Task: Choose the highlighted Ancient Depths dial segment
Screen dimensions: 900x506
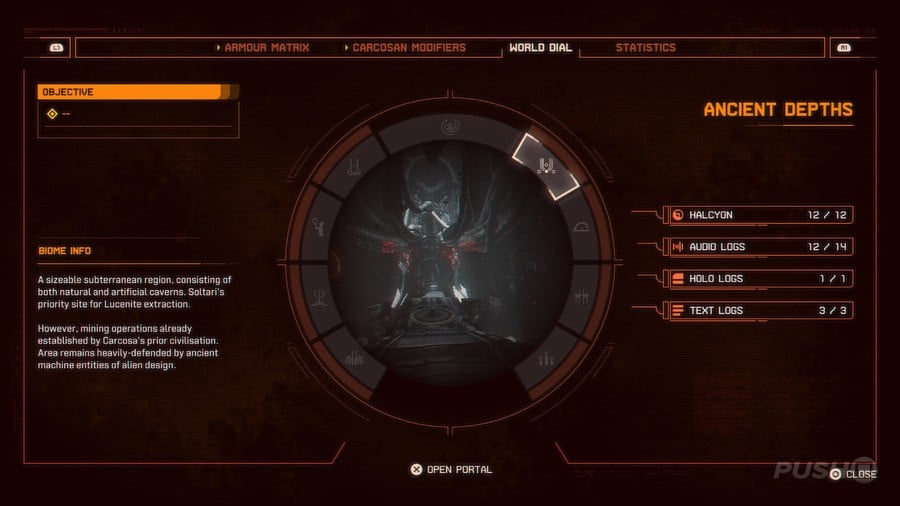Action: point(545,164)
